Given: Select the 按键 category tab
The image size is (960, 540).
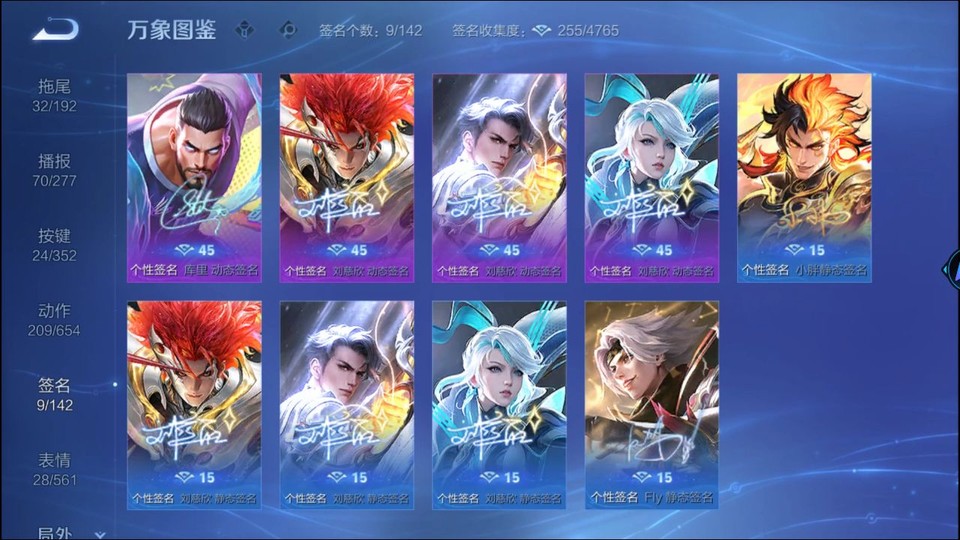Looking at the screenshot, I should pyautogui.click(x=54, y=246).
